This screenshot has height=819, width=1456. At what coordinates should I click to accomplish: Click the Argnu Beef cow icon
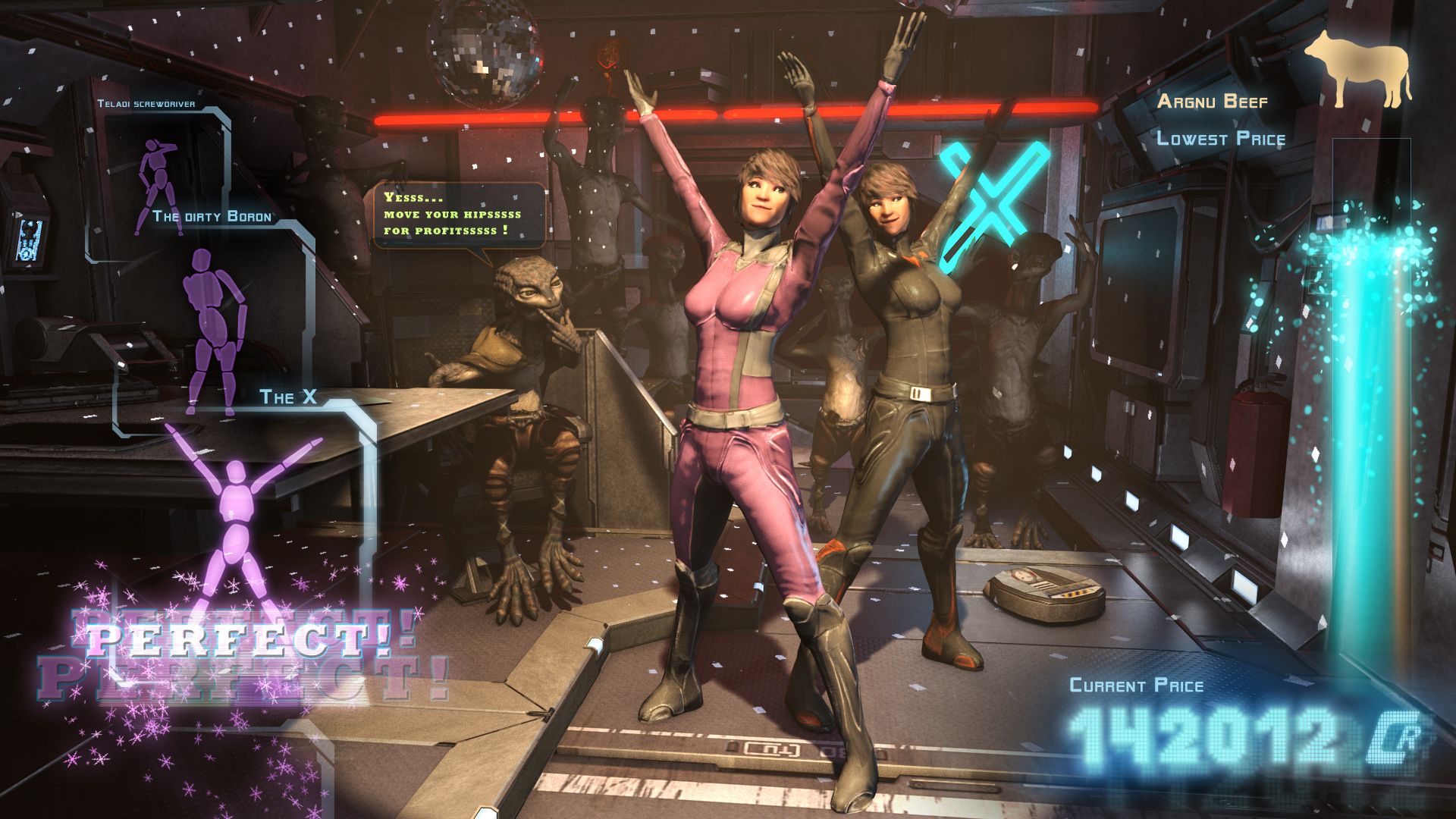coord(1357,68)
